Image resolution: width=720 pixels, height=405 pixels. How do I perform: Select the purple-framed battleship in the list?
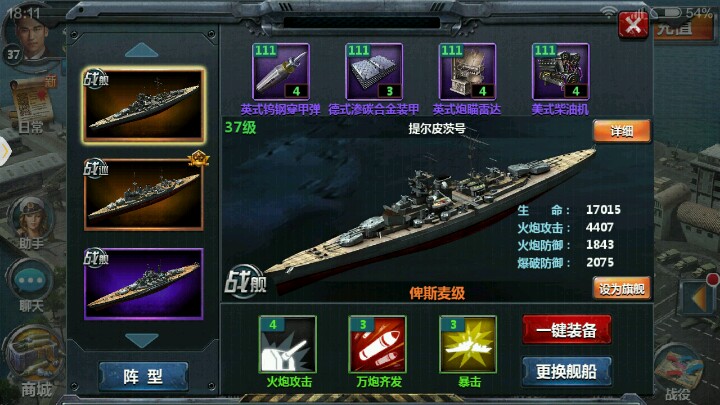(x=143, y=281)
